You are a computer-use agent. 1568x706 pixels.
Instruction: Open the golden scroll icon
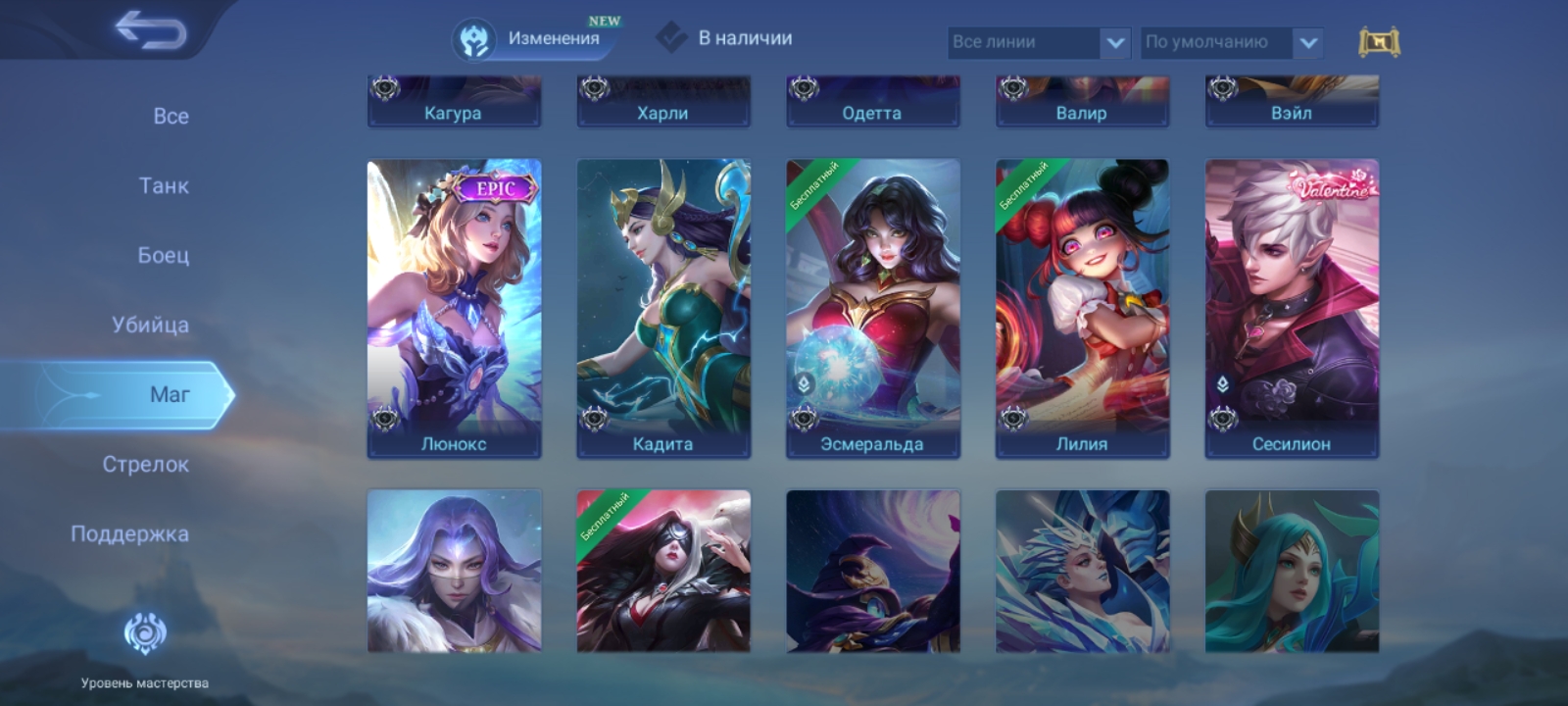pyautogui.click(x=1378, y=42)
